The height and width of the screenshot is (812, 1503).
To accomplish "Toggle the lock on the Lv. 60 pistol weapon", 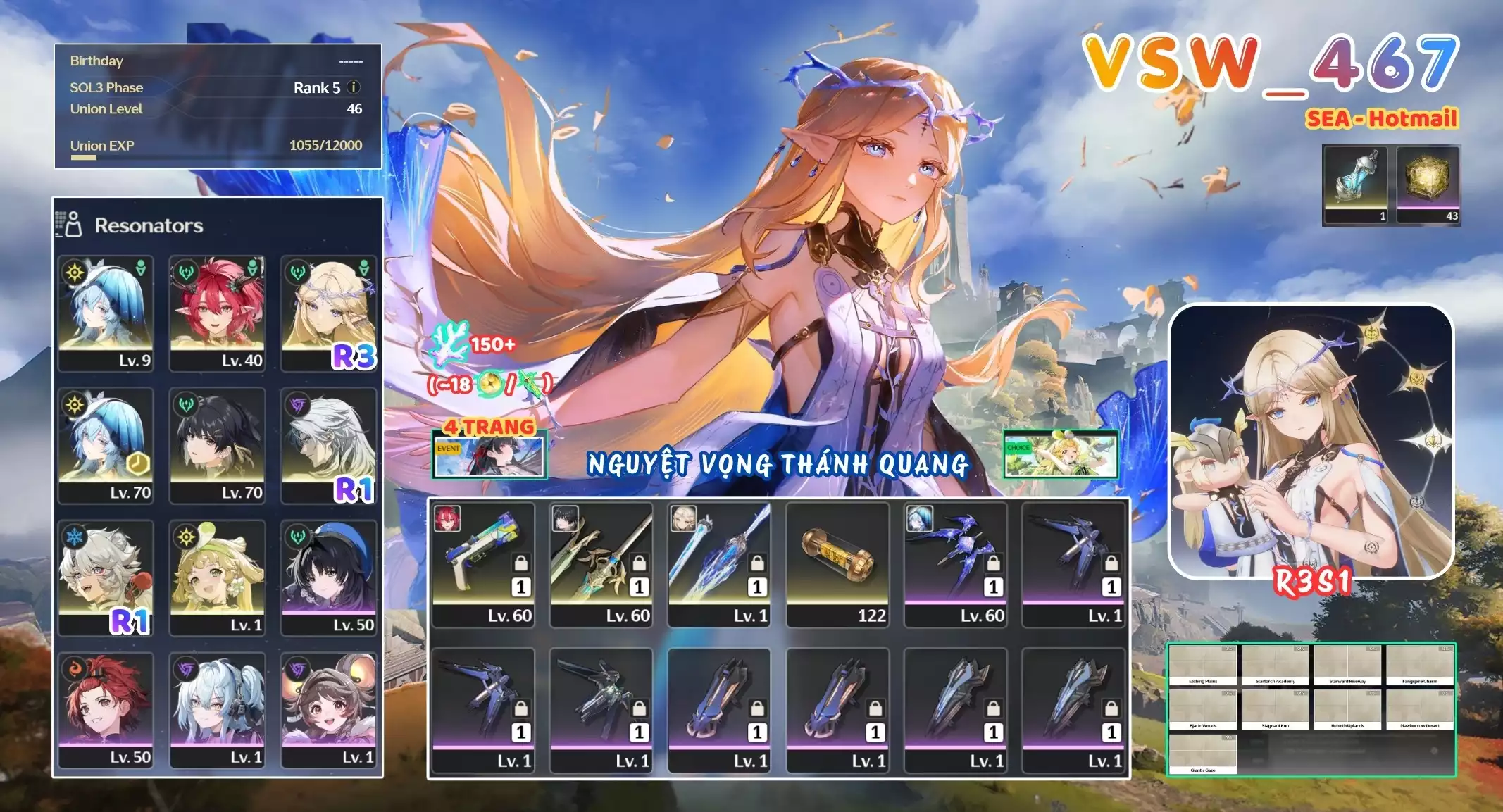I will coord(520,564).
